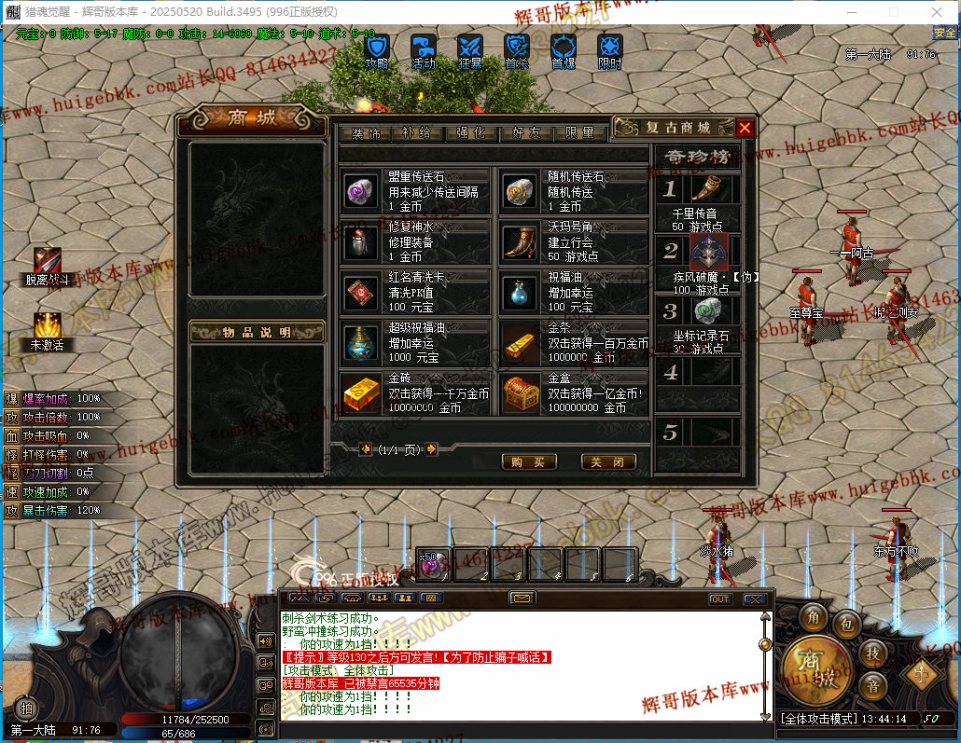Open the 包 bag button
The height and width of the screenshot is (743, 961).
pos(846,624)
